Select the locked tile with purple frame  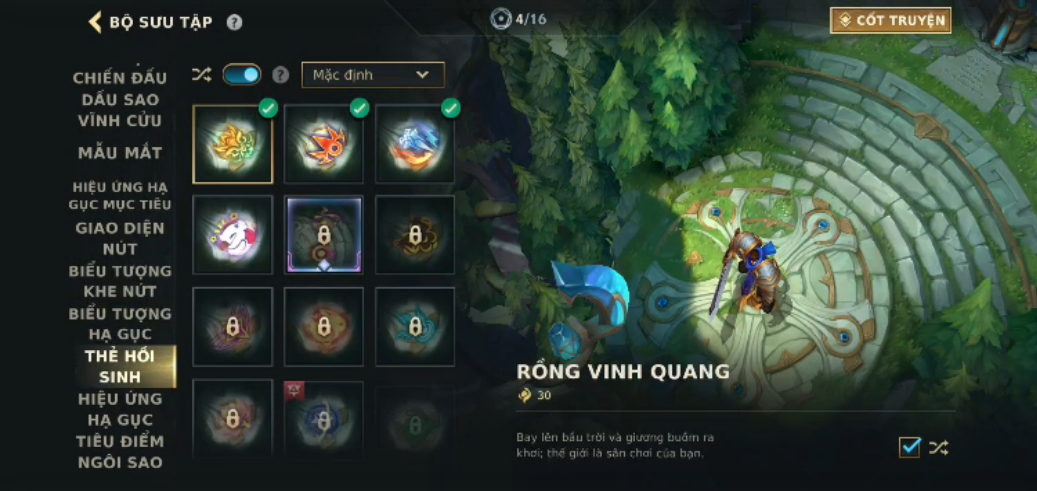323,234
